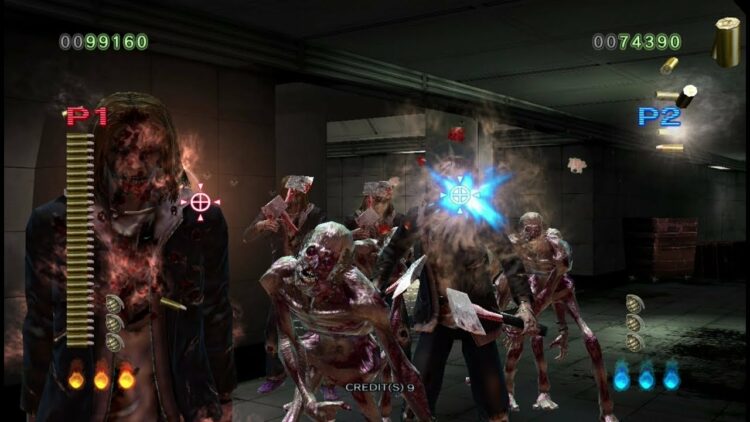
Task: Click the red P1 player badge
Action: pyautogui.click(x=87, y=116)
